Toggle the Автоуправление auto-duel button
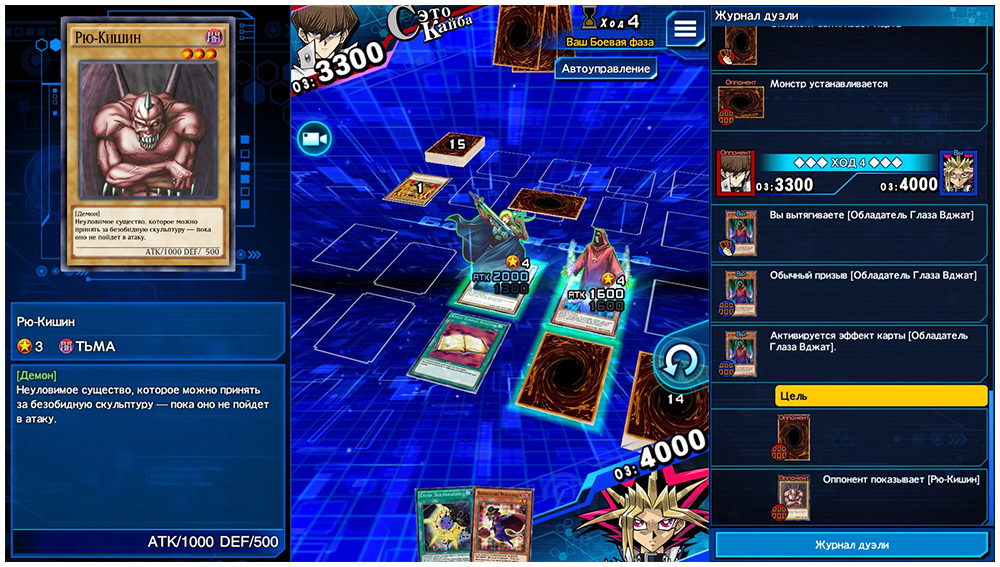The height and width of the screenshot is (567, 1000). click(606, 69)
